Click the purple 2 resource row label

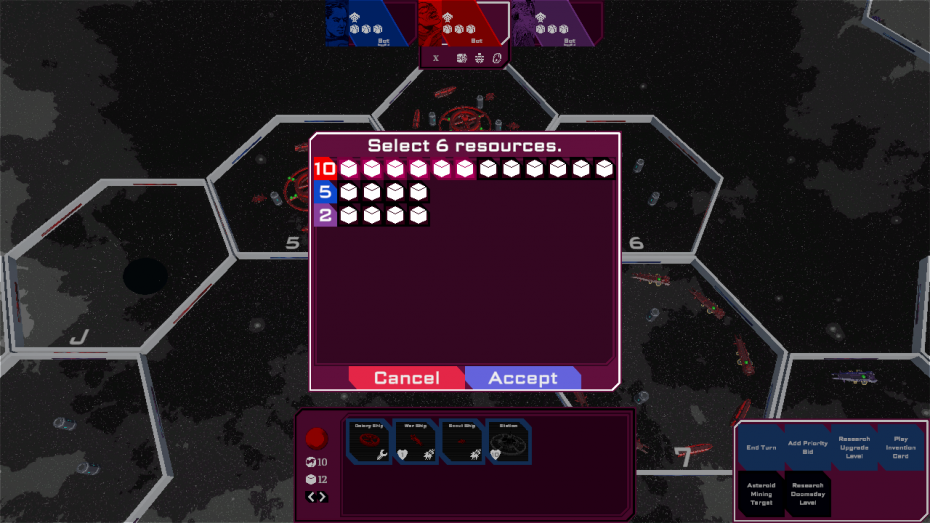click(x=324, y=215)
